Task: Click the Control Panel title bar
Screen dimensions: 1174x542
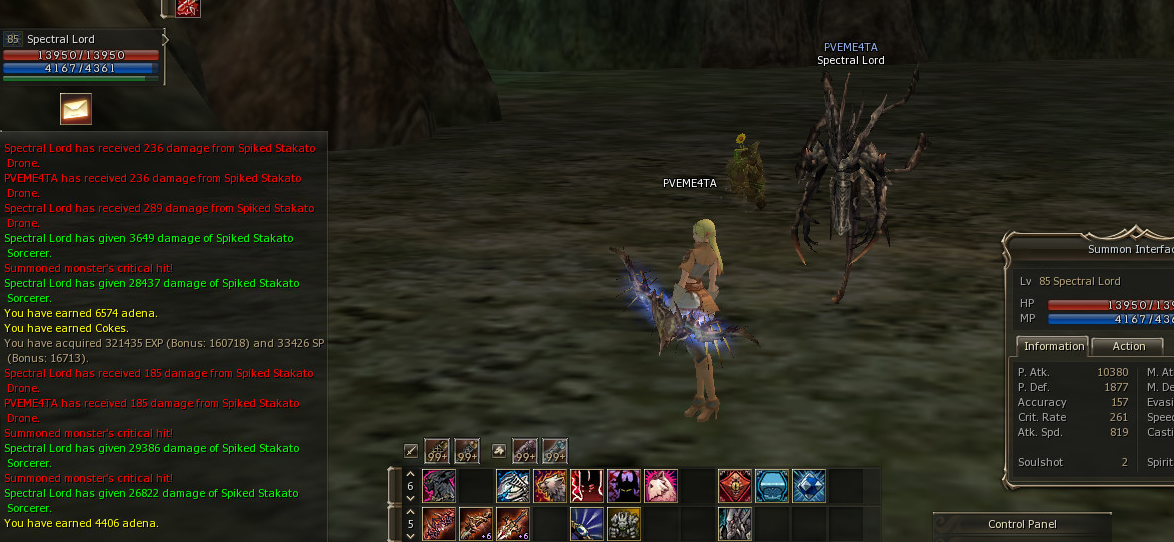Action: click(1020, 524)
